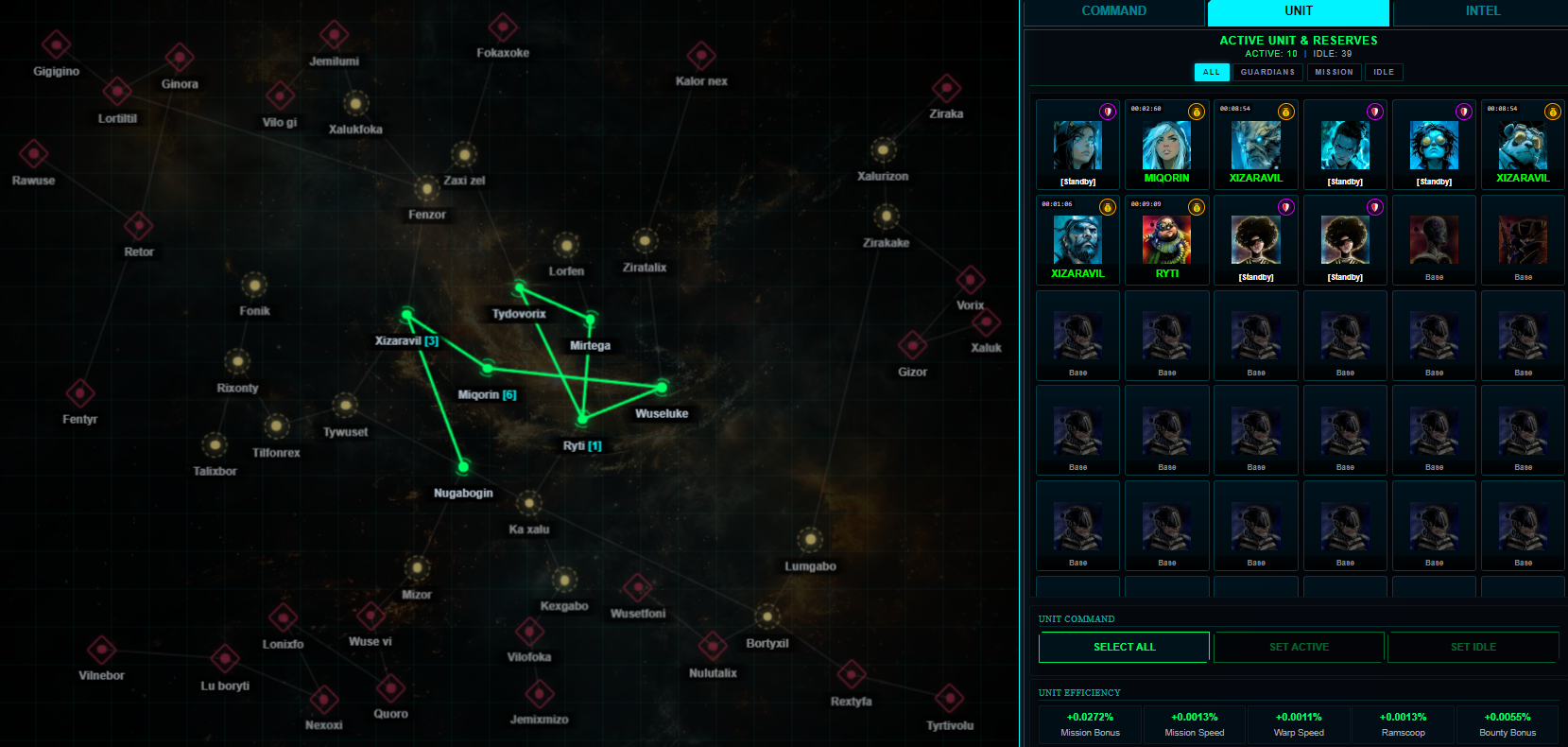Filter units by MISSION
The width and height of the screenshot is (1568, 747).
point(1334,72)
